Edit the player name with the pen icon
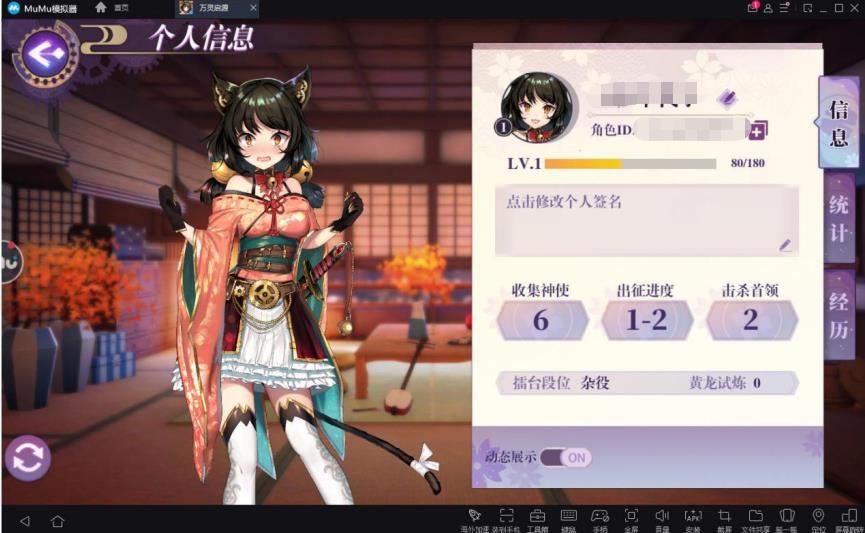The height and width of the screenshot is (533, 865). click(x=727, y=97)
